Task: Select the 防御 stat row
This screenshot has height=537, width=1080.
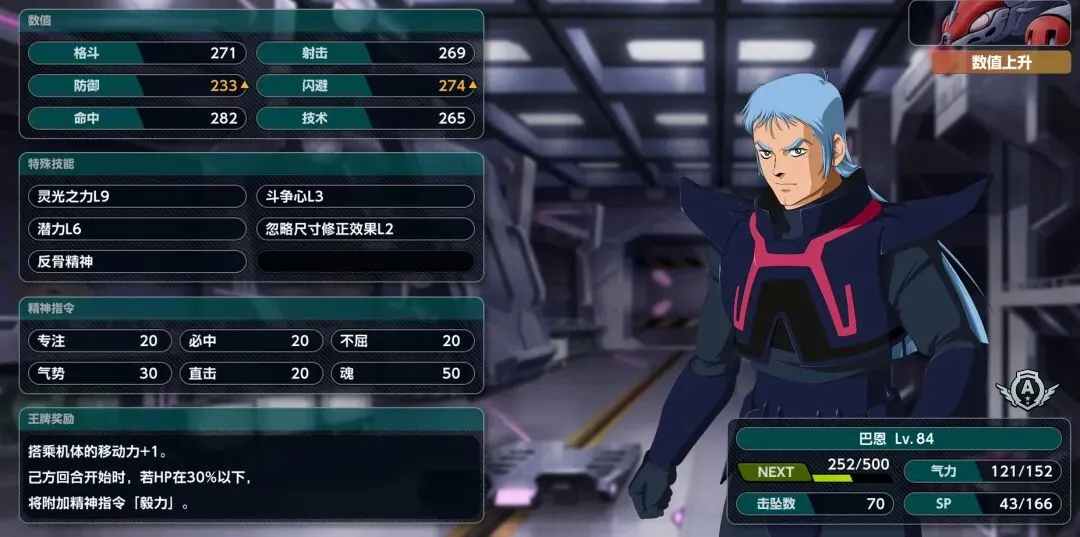Action: (137, 86)
